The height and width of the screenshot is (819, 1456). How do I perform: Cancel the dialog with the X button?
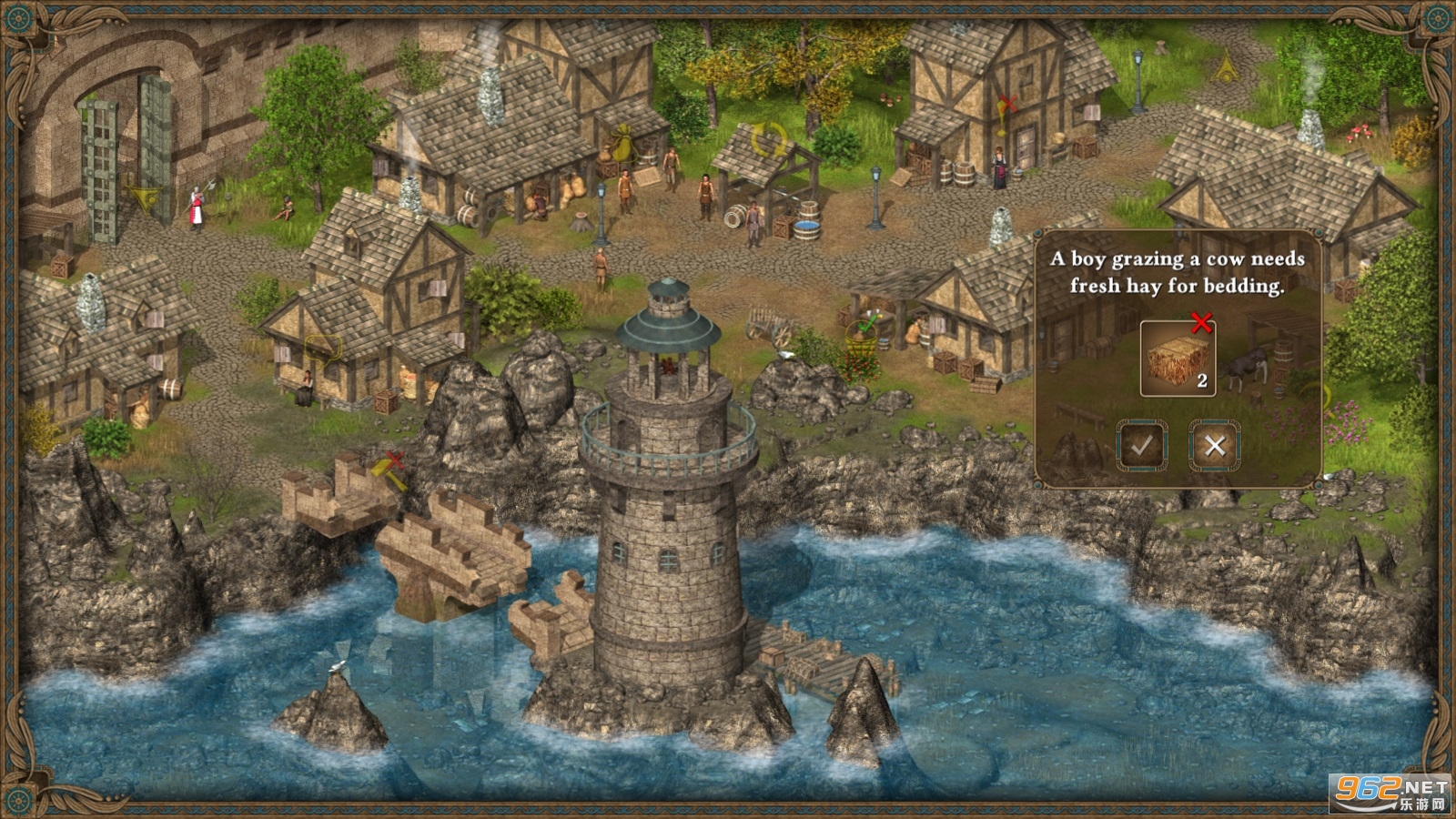tap(1214, 445)
